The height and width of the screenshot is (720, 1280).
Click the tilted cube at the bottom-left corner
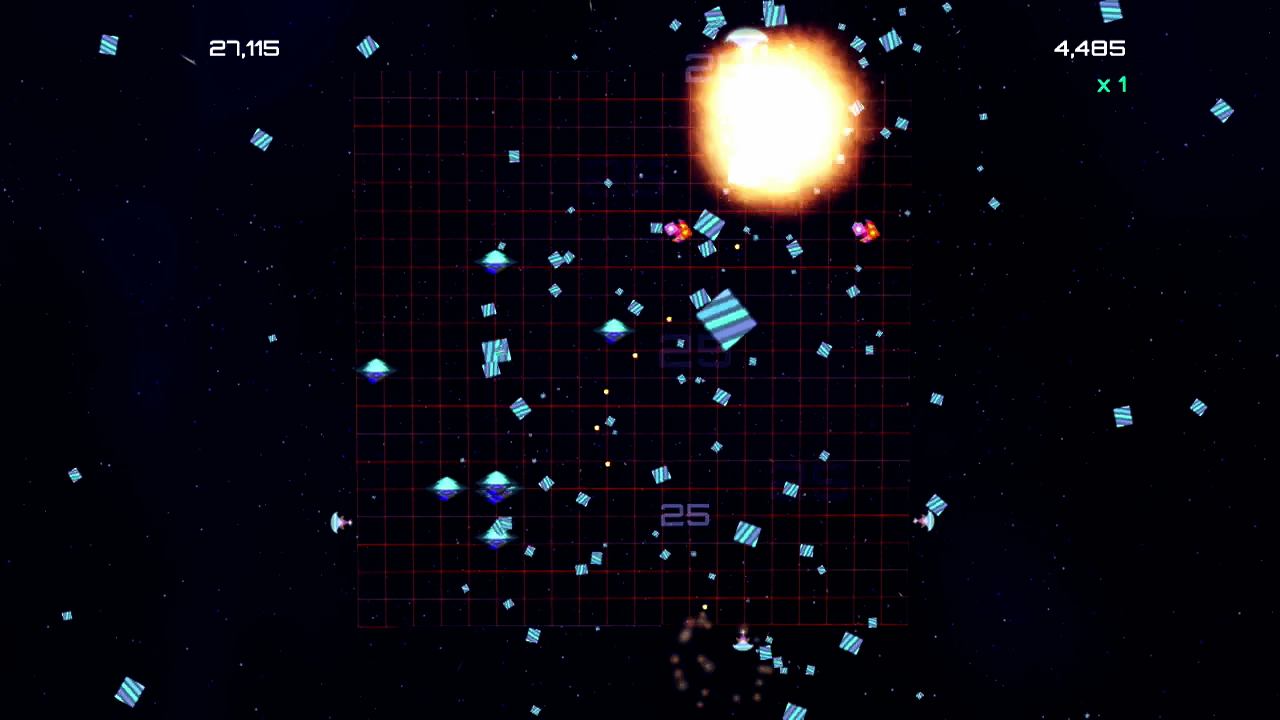[130, 693]
